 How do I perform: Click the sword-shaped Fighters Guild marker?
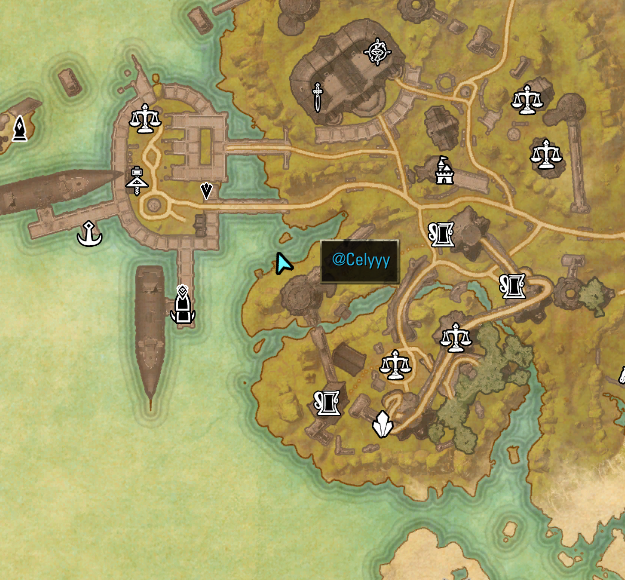click(317, 97)
